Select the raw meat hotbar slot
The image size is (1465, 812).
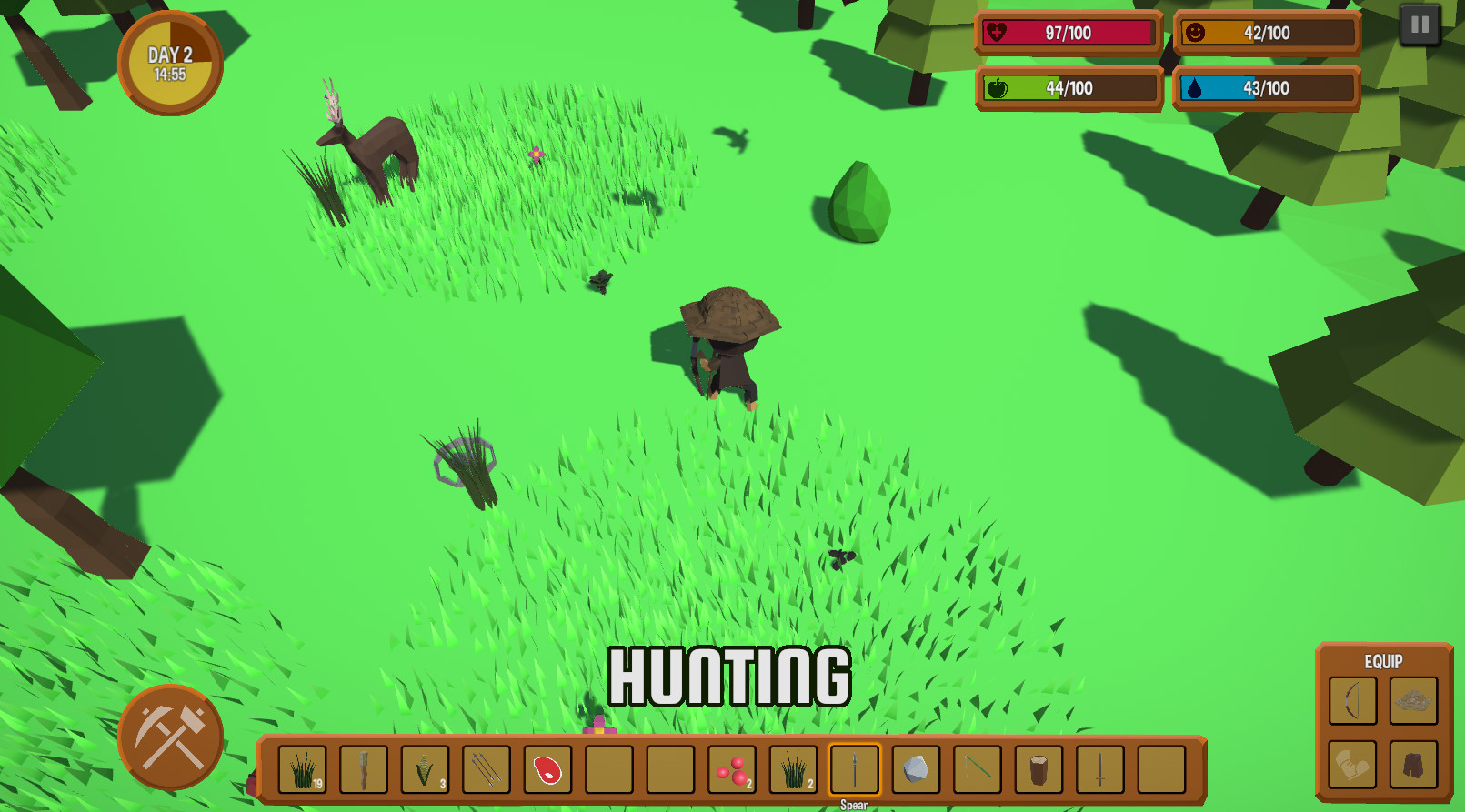point(547,771)
